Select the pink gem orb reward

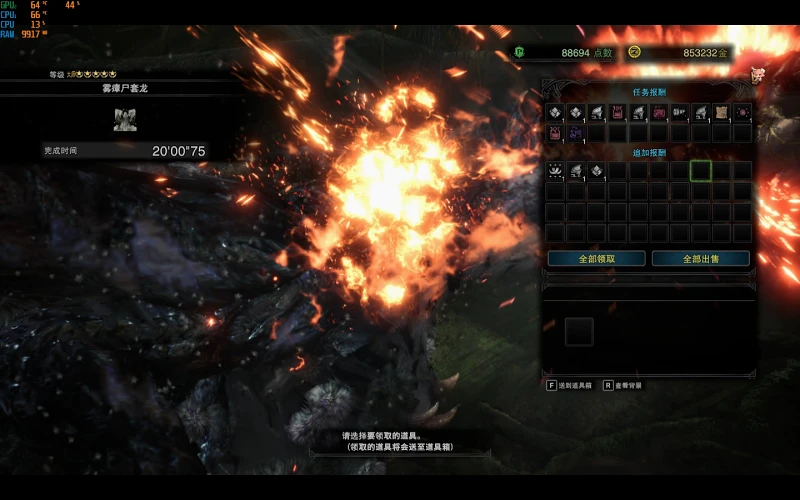tap(742, 113)
